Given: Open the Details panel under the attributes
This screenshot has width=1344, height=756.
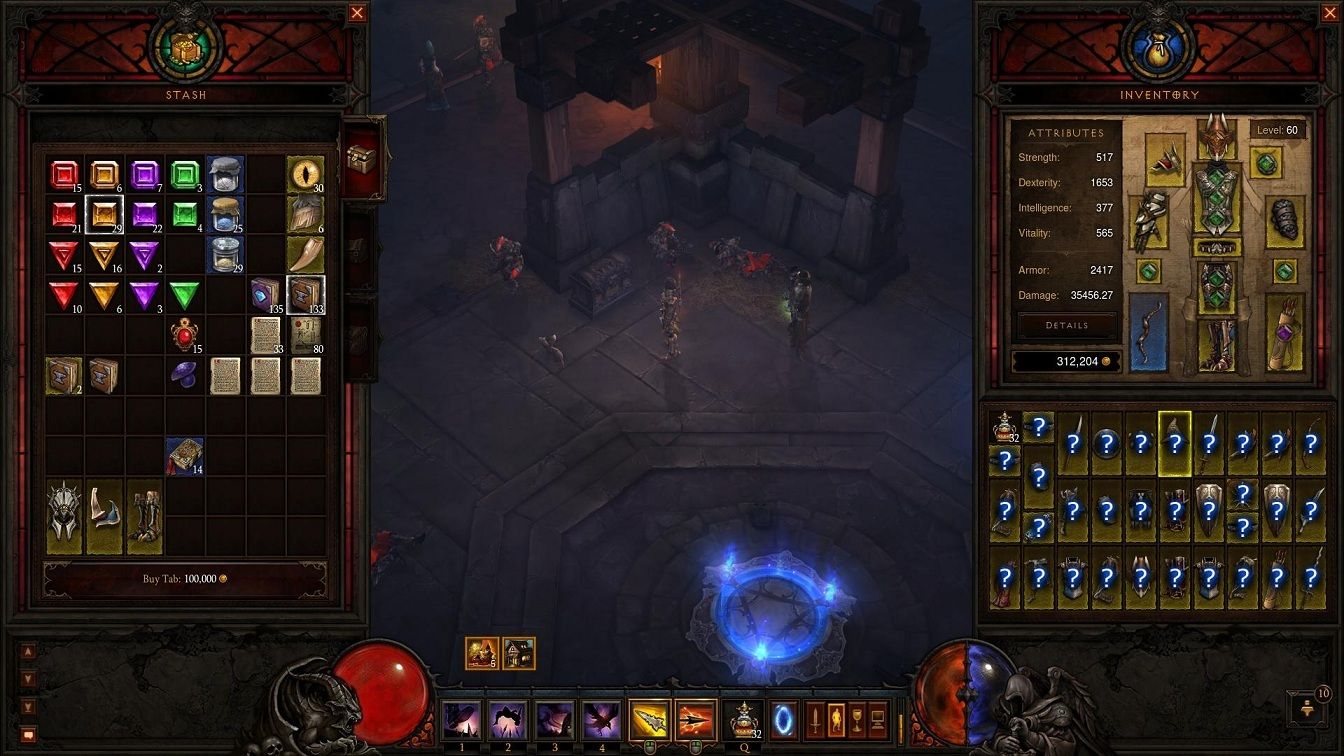Looking at the screenshot, I should (1068, 325).
